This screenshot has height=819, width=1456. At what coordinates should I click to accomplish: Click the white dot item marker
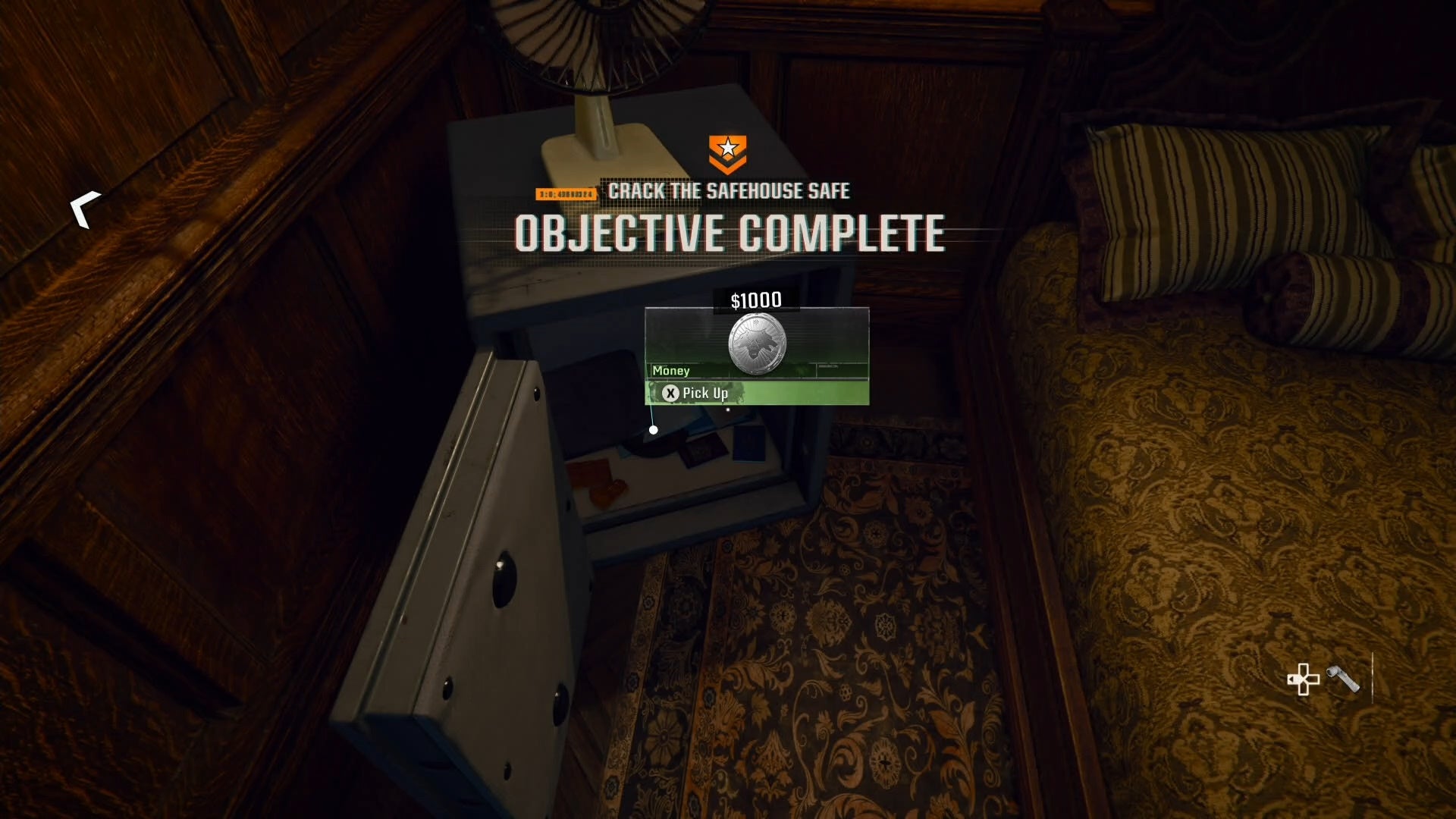pos(653,430)
